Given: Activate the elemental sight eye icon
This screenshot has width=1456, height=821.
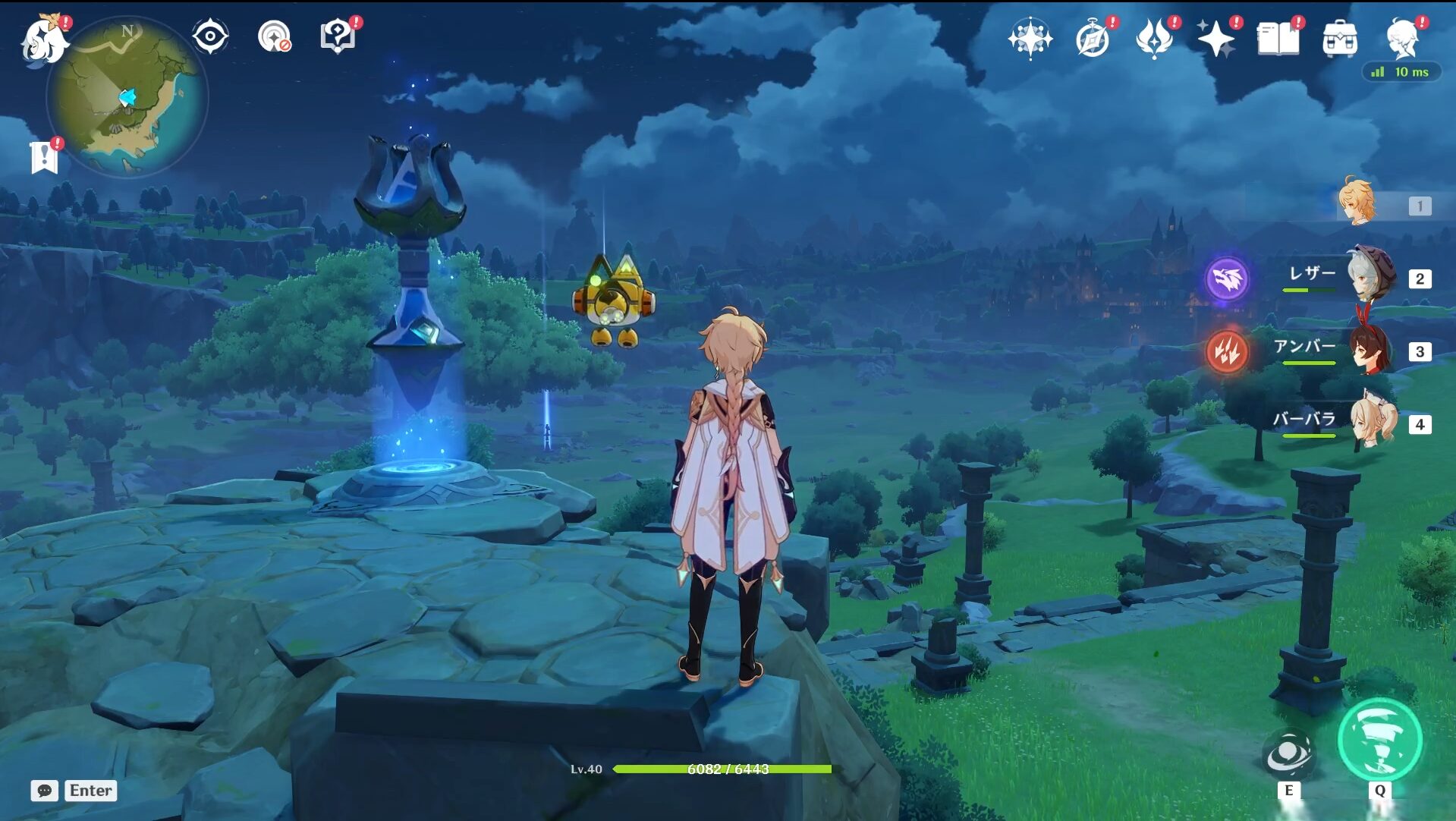Looking at the screenshot, I should point(210,36).
